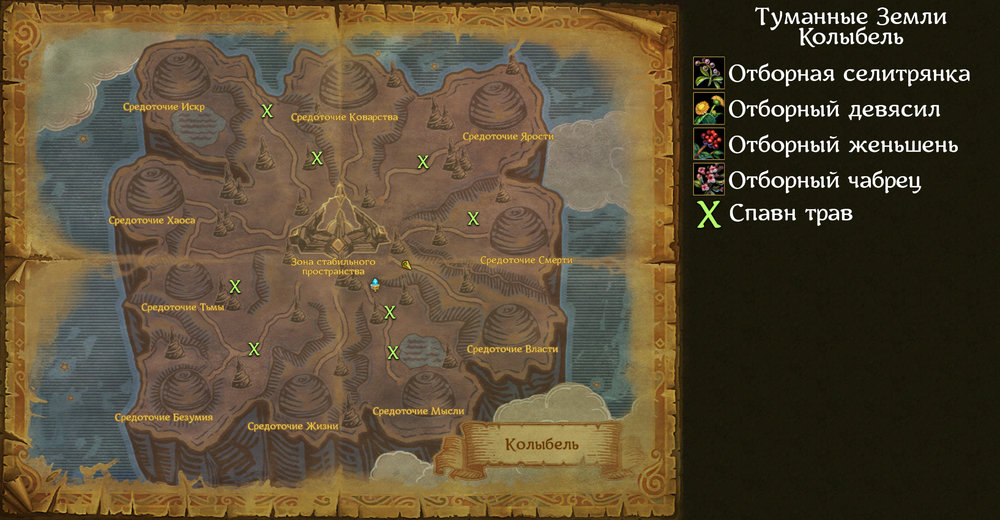This screenshot has width=1000, height=520.
Task: Open the Средоточие Смерти location label
Action: tap(526, 260)
